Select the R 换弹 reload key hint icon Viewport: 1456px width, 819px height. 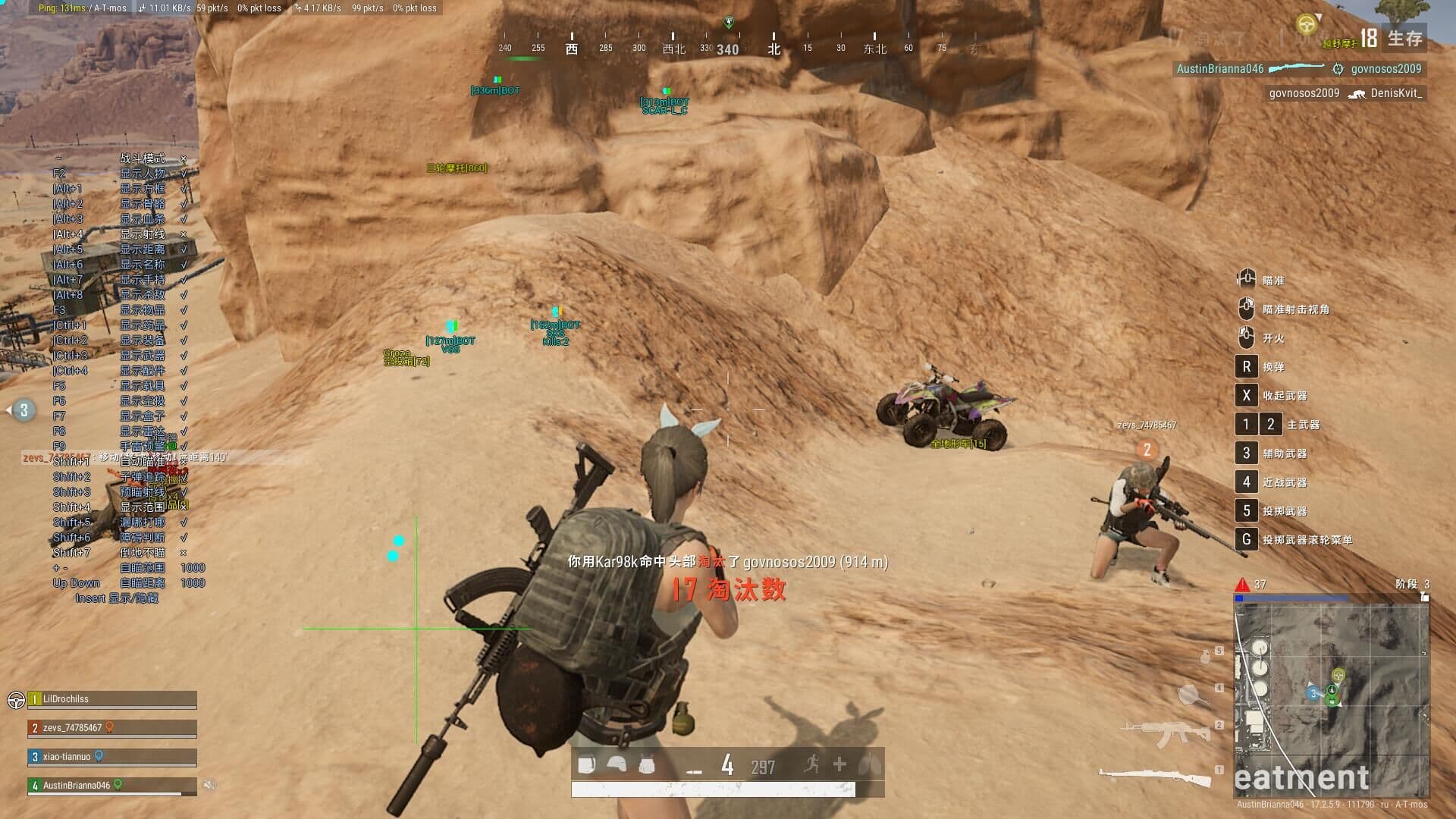click(1246, 366)
